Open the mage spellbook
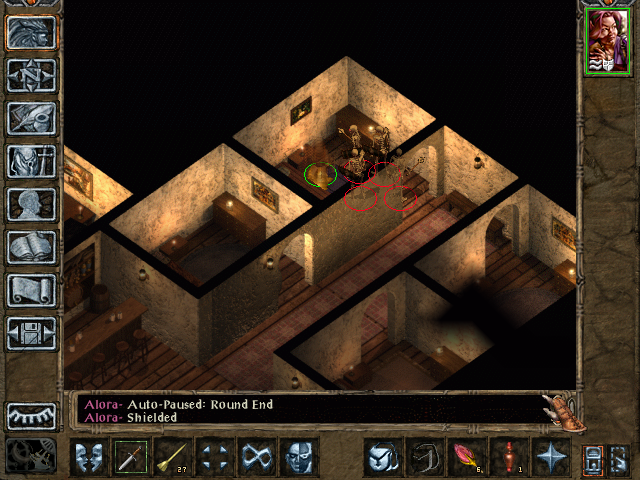 click(x=31, y=247)
